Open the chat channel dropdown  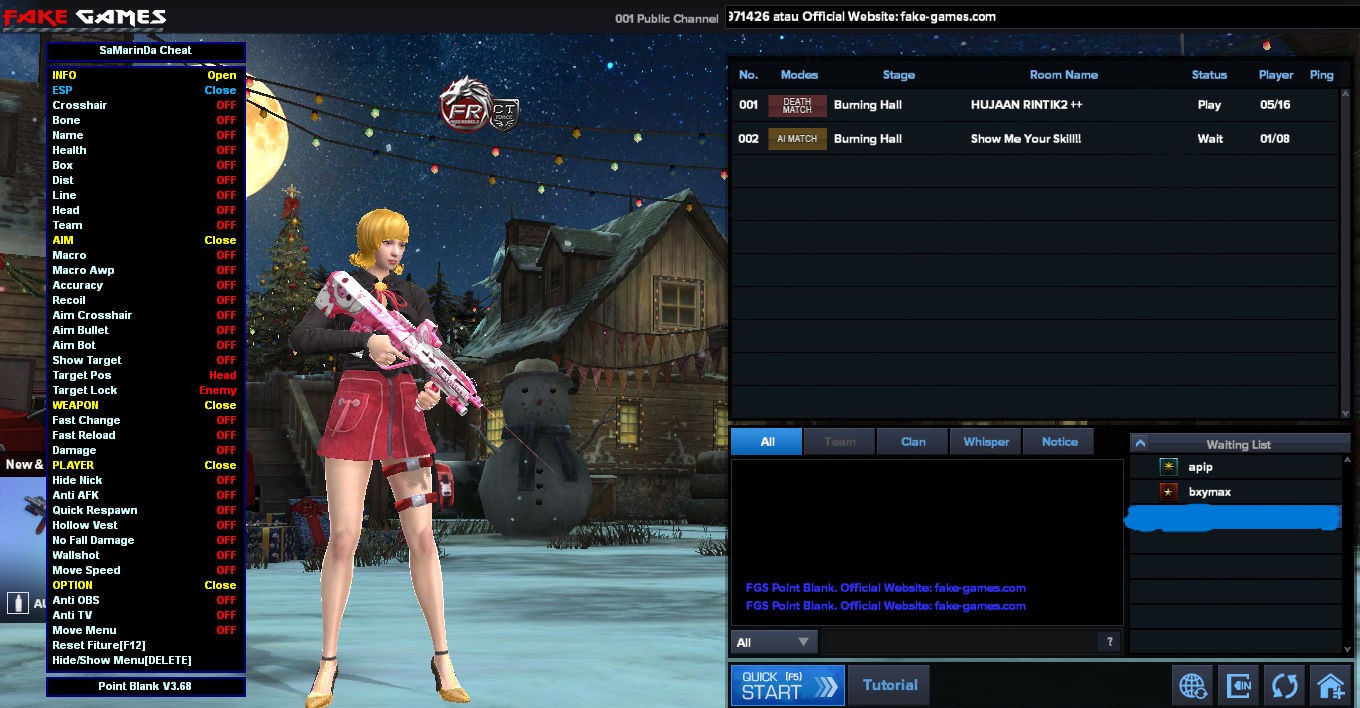[x=773, y=642]
